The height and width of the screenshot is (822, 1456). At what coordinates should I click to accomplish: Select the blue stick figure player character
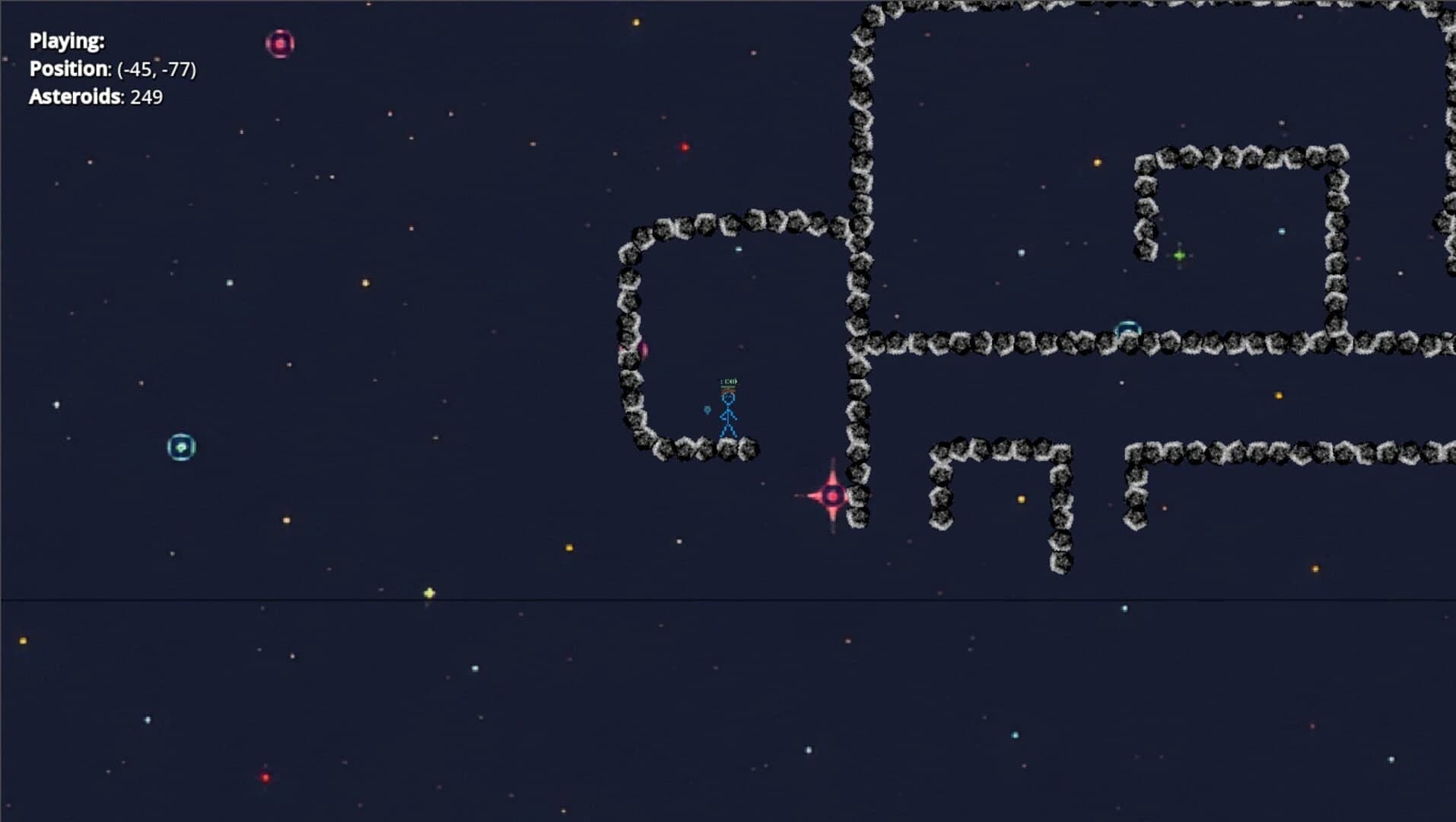click(729, 415)
